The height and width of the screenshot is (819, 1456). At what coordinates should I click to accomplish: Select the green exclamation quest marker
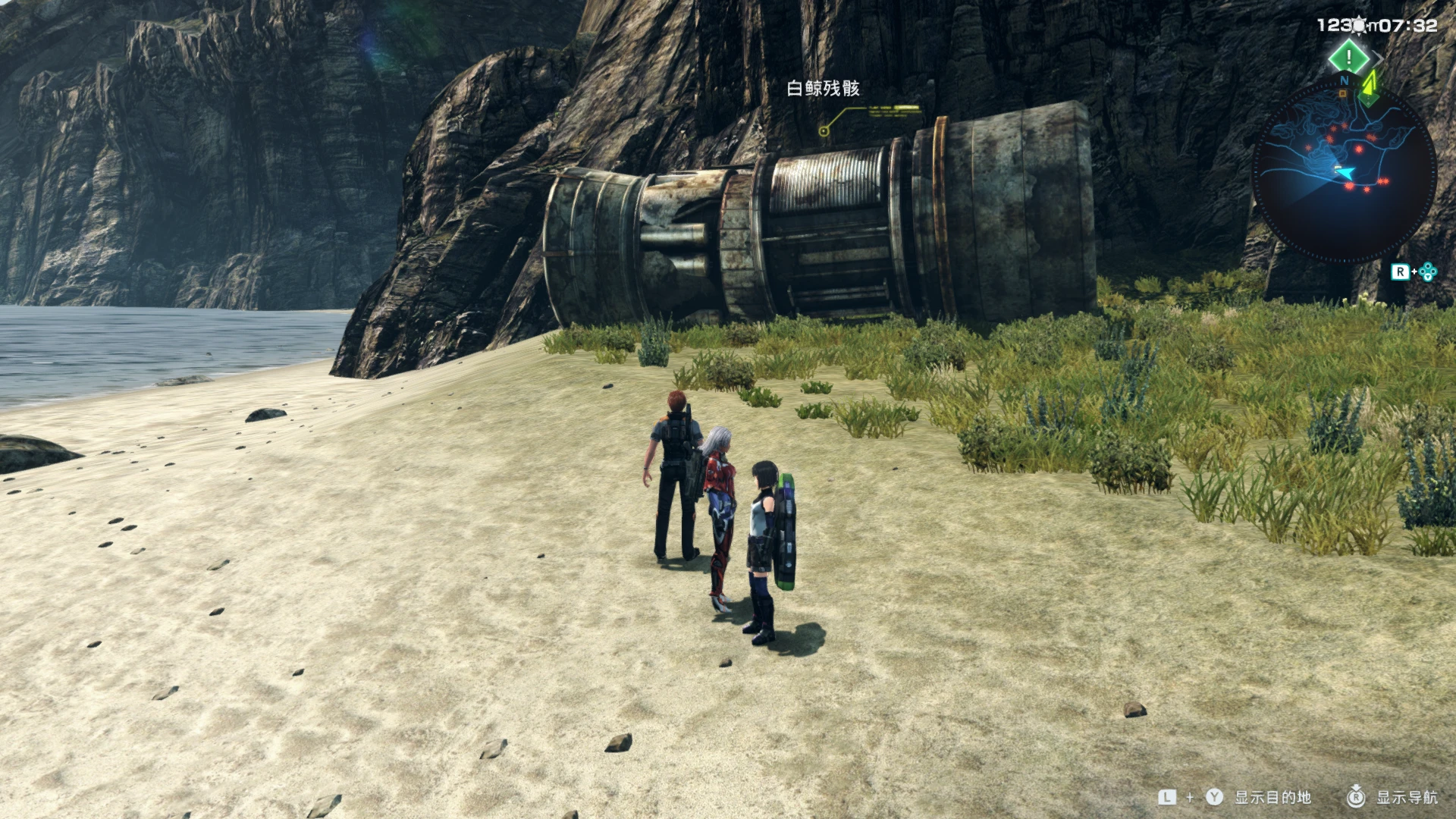pos(1348,57)
